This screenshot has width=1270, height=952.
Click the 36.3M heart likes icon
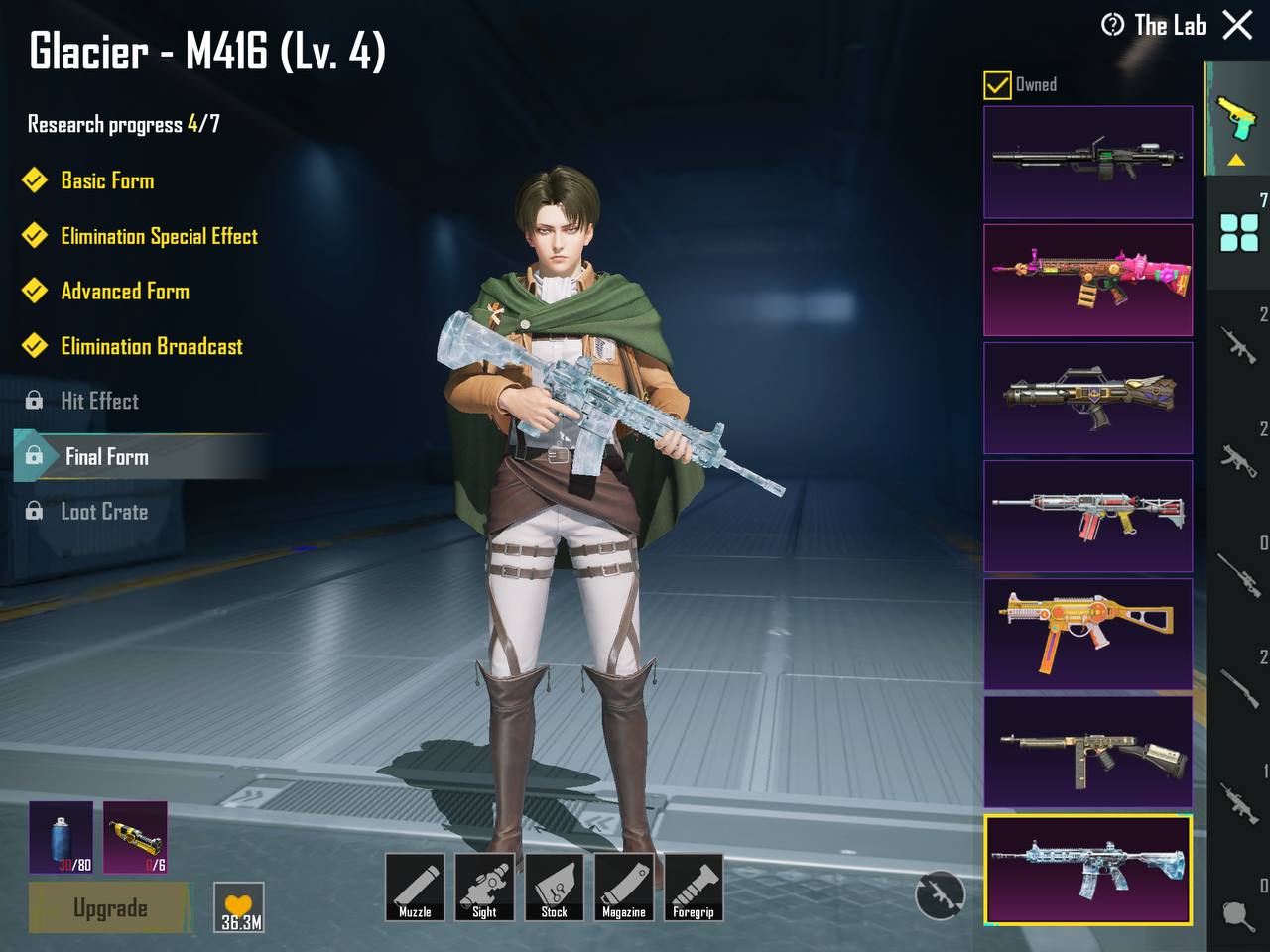pyautogui.click(x=239, y=907)
